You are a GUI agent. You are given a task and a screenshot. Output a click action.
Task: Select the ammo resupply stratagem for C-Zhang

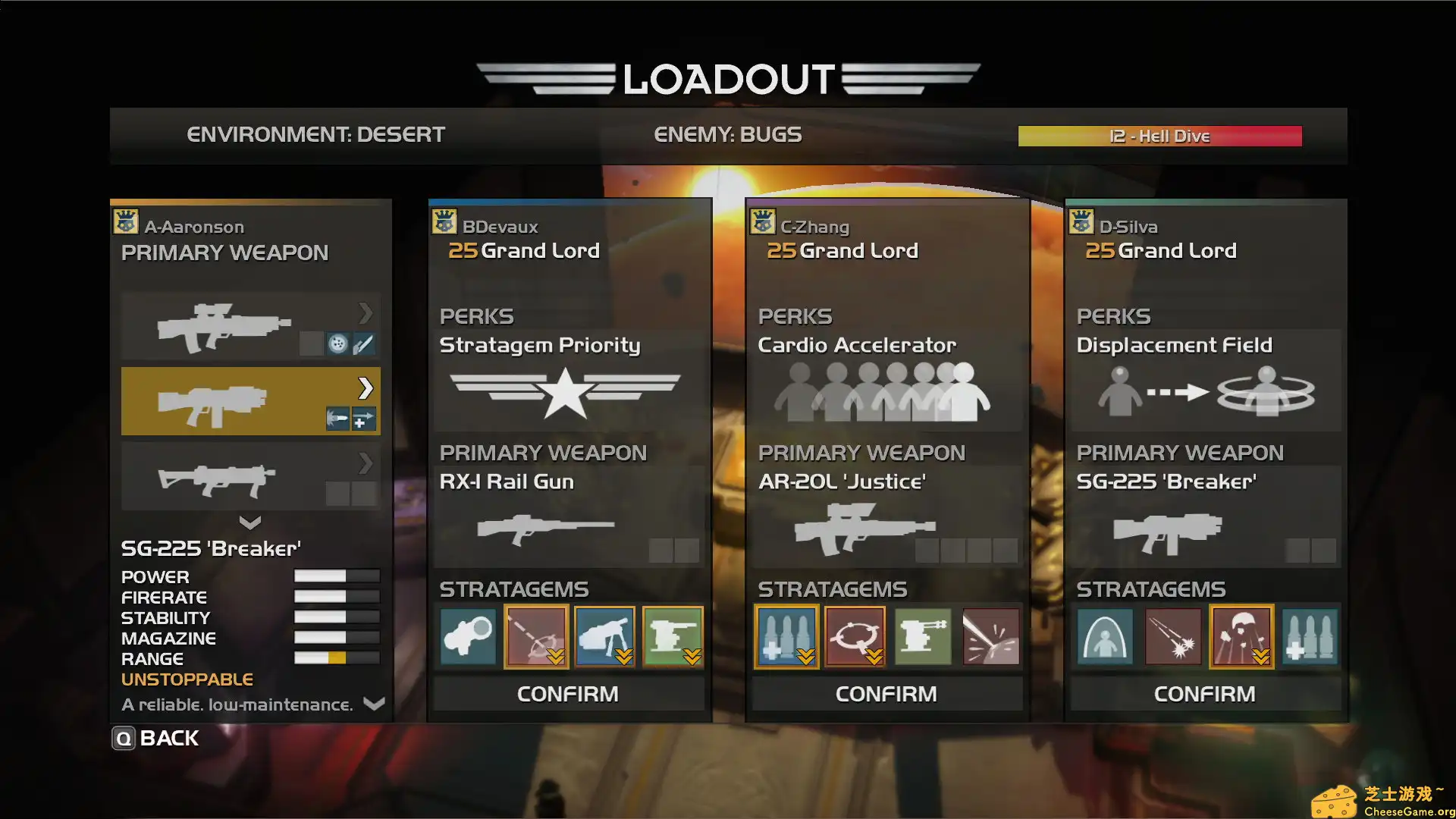point(786,637)
